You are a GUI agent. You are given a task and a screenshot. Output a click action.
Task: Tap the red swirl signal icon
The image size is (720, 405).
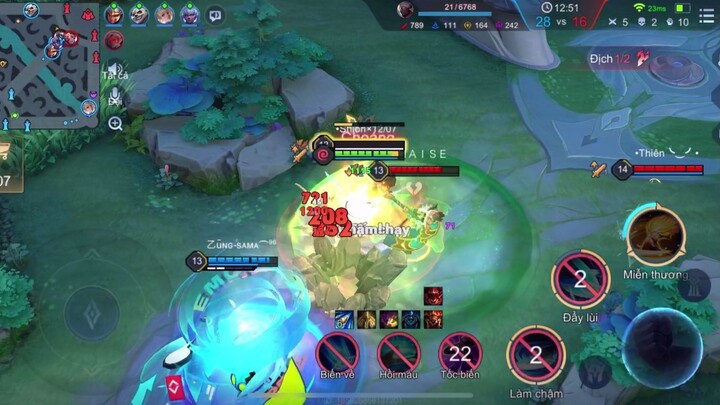pyautogui.click(x=114, y=40)
